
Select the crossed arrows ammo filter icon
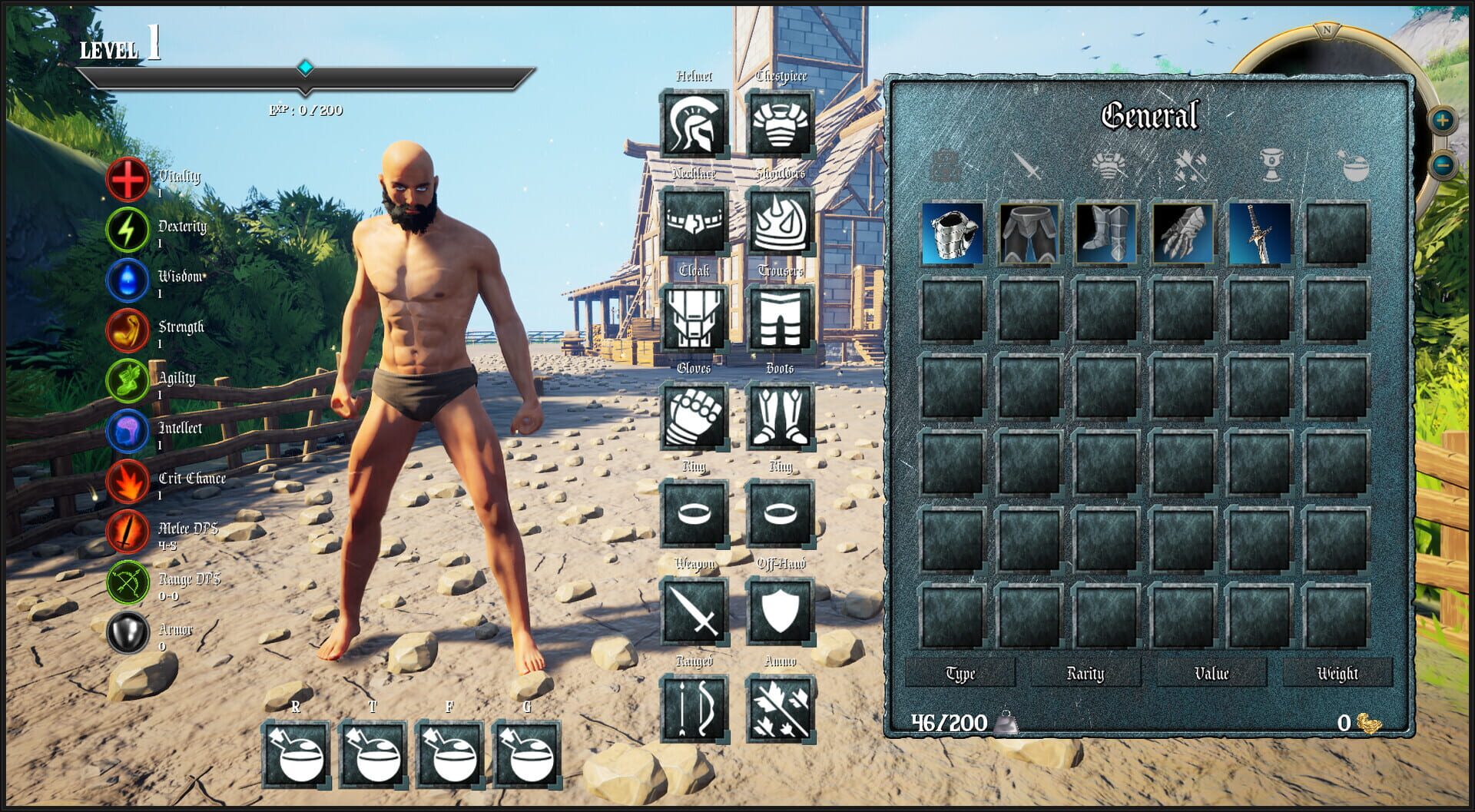point(1192,169)
